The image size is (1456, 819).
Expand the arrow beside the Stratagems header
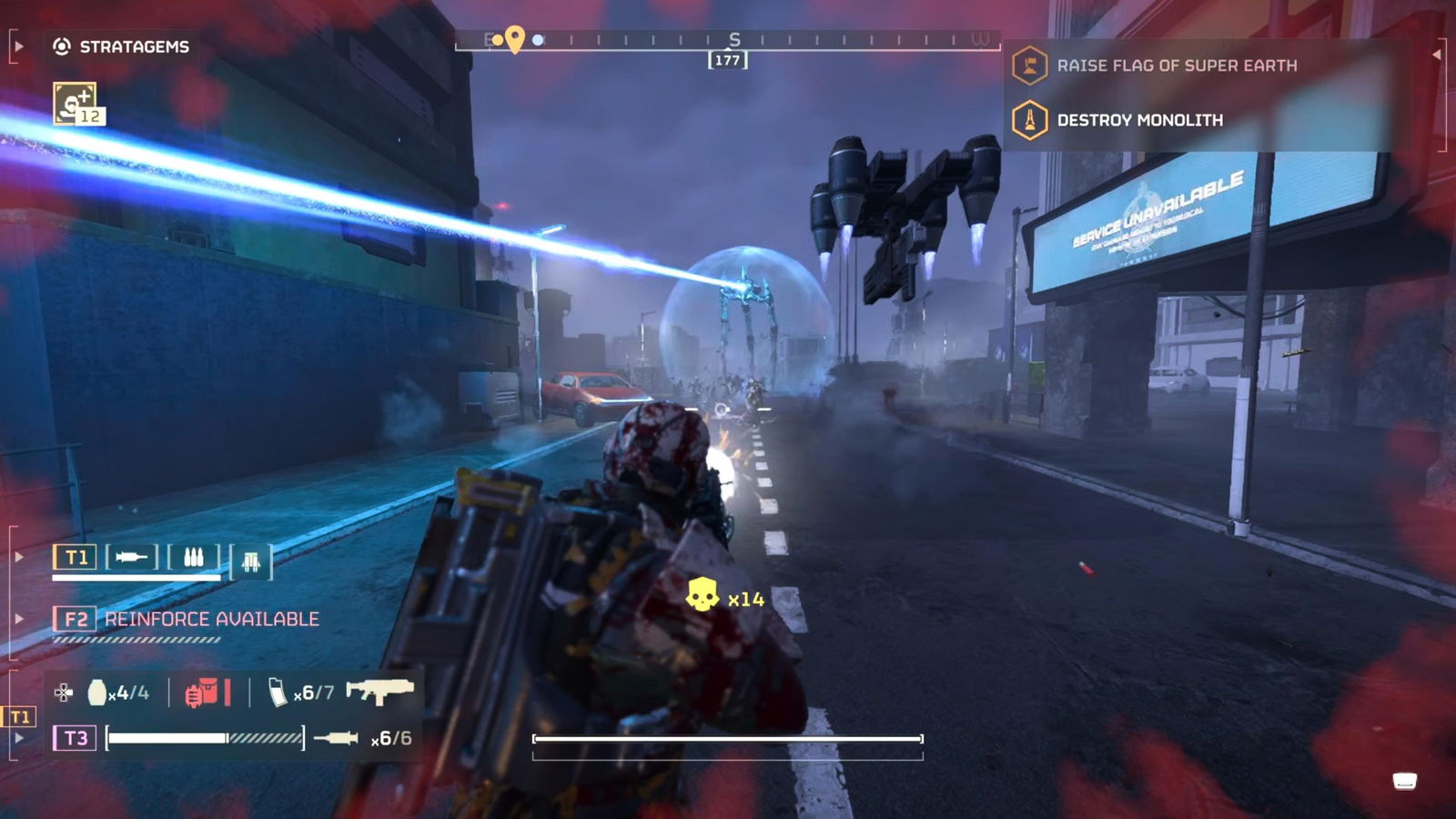18,46
